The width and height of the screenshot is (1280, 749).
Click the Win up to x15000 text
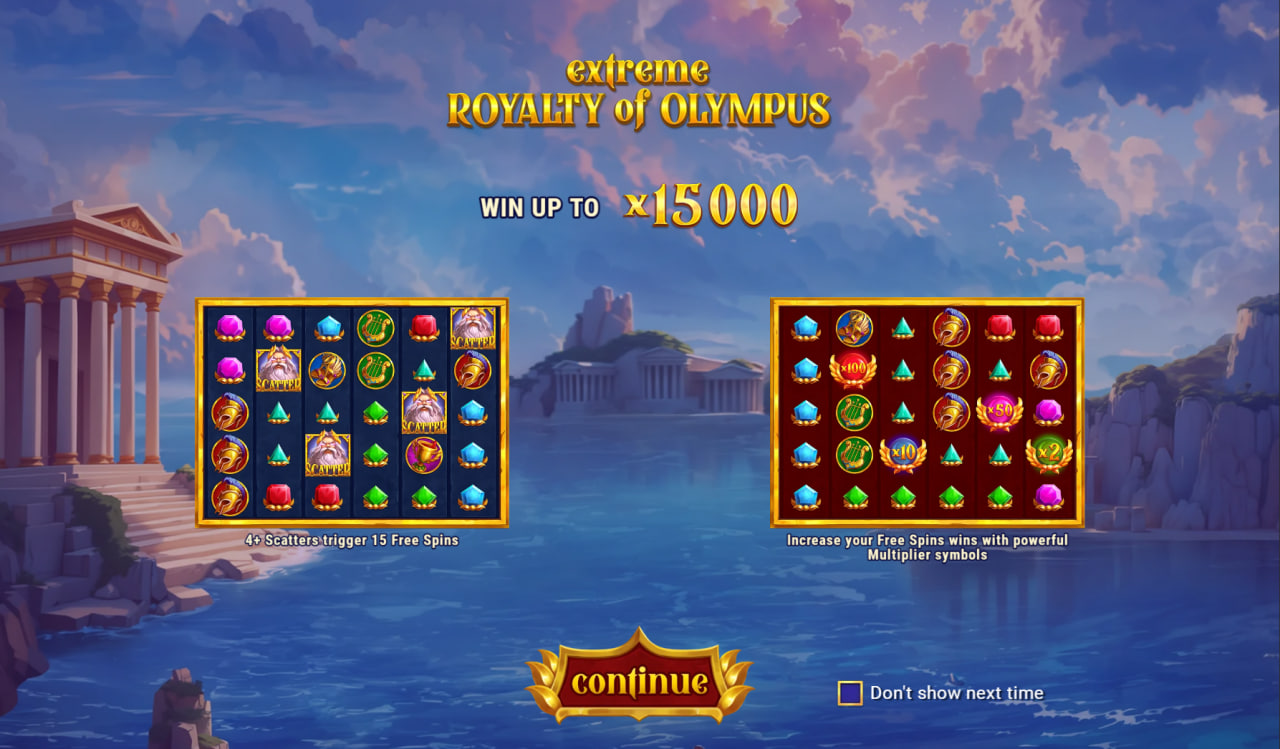(640, 207)
